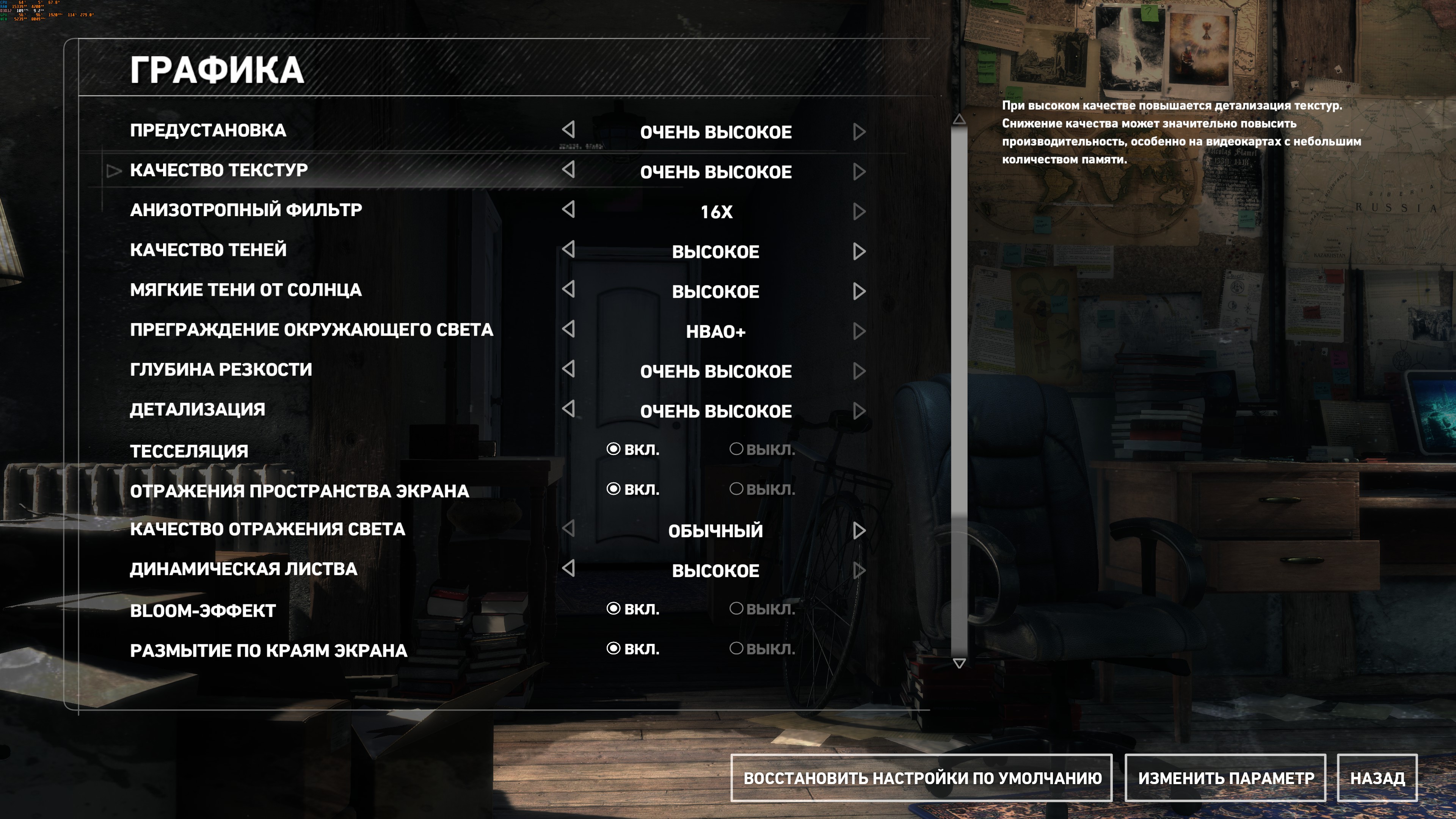Increase КАЧЕСТВО ТЕНЕЙ using right arrow
Screen dimensions: 1456x819
coord(859,251)
